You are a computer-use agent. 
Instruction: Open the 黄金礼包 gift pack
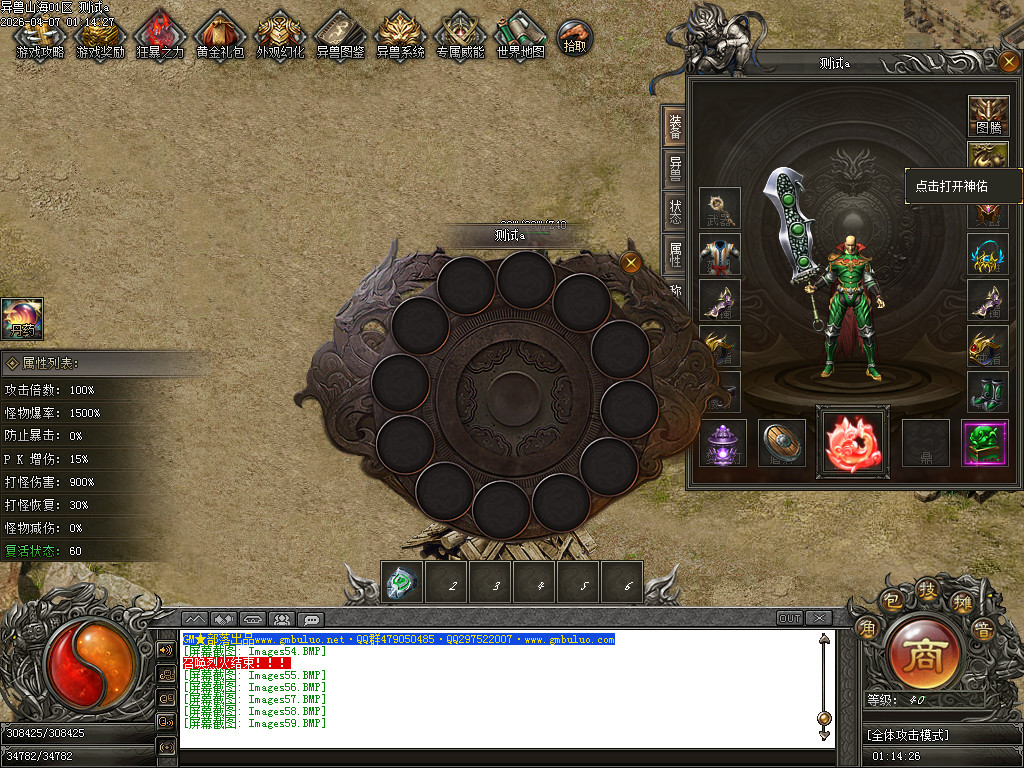click(220, 36)
